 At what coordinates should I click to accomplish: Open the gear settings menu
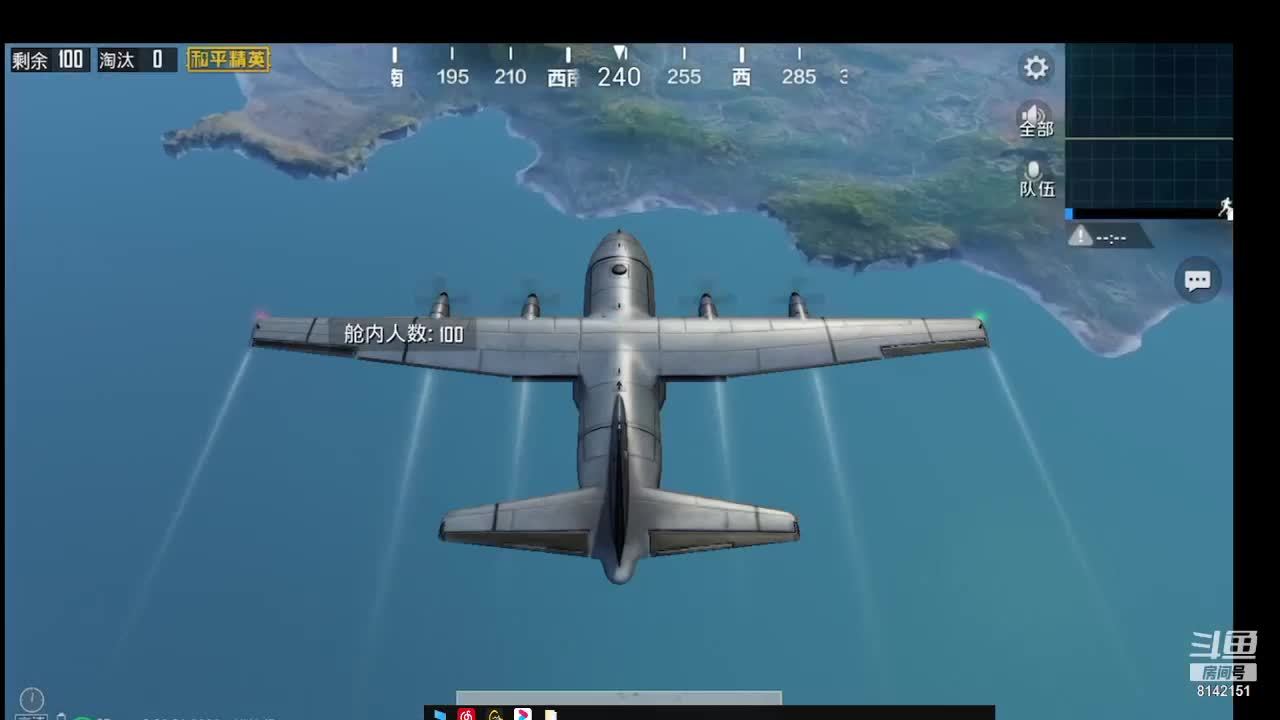(1036, 68)
